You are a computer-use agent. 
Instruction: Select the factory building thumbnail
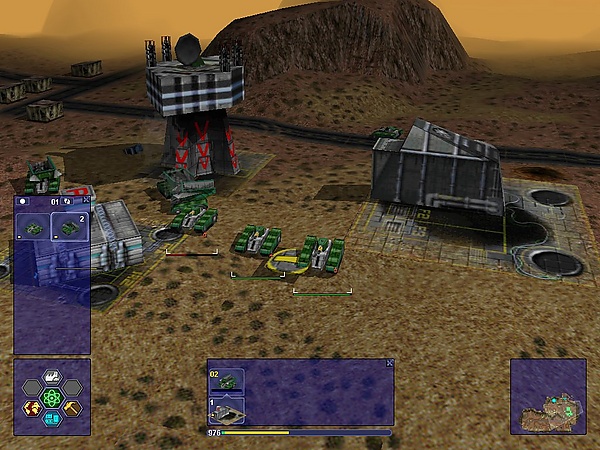[x=226, y=411]
